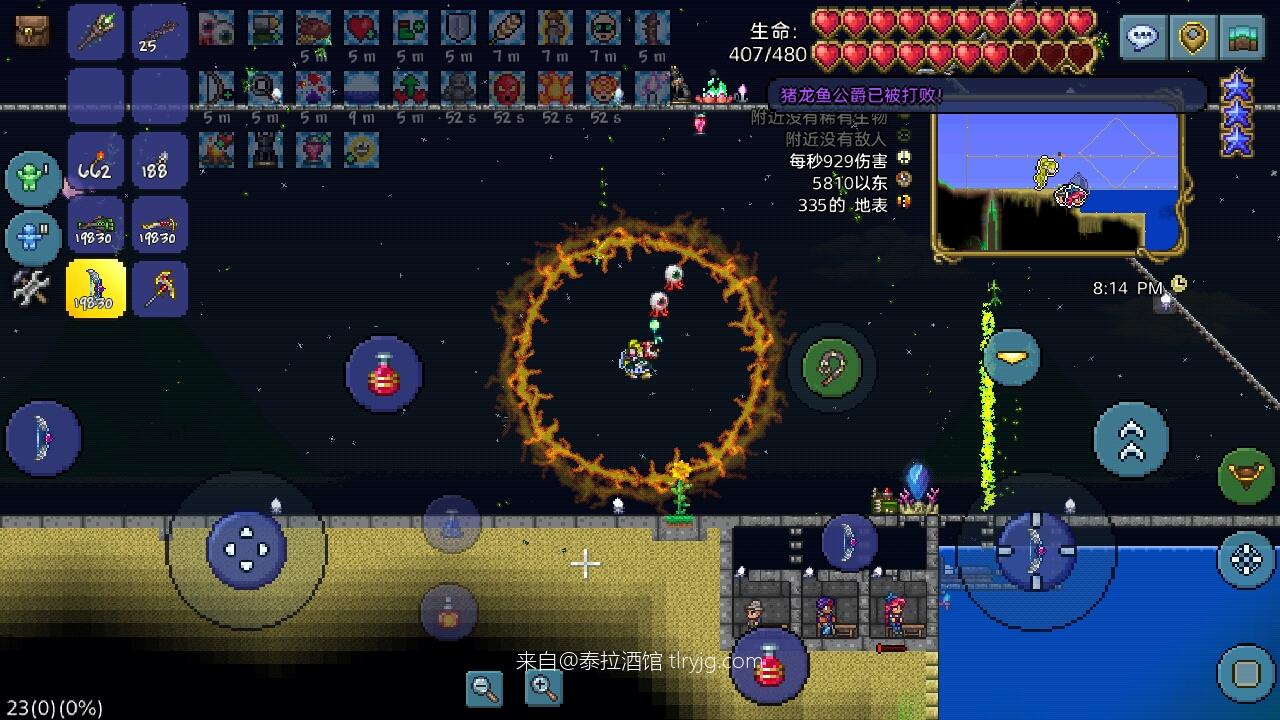Viewport: 1280px width, 720px height.
Task: Tap the double-arrow jump button
Action: 1131,440
